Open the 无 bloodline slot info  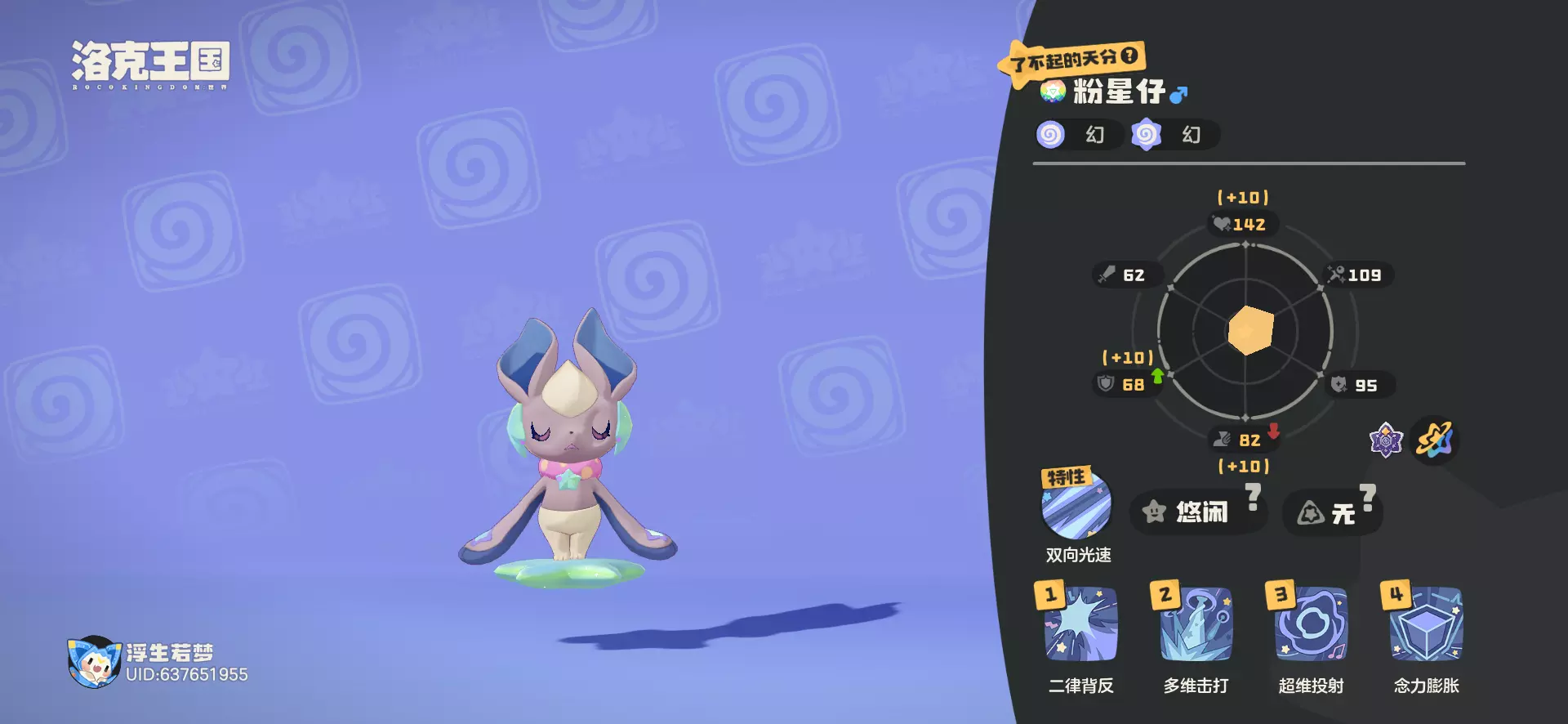[x=1332, y=512]
